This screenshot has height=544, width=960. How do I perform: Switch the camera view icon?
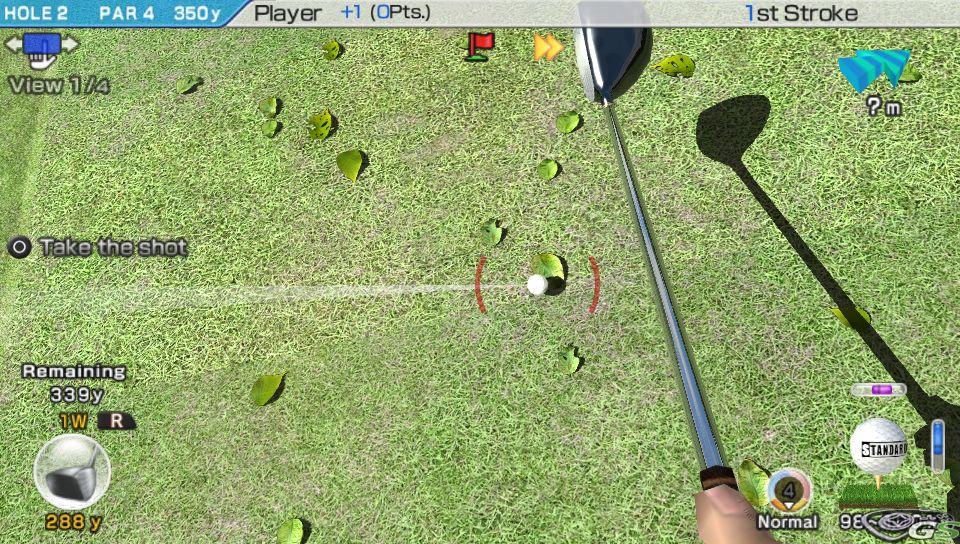click(41, 47)
